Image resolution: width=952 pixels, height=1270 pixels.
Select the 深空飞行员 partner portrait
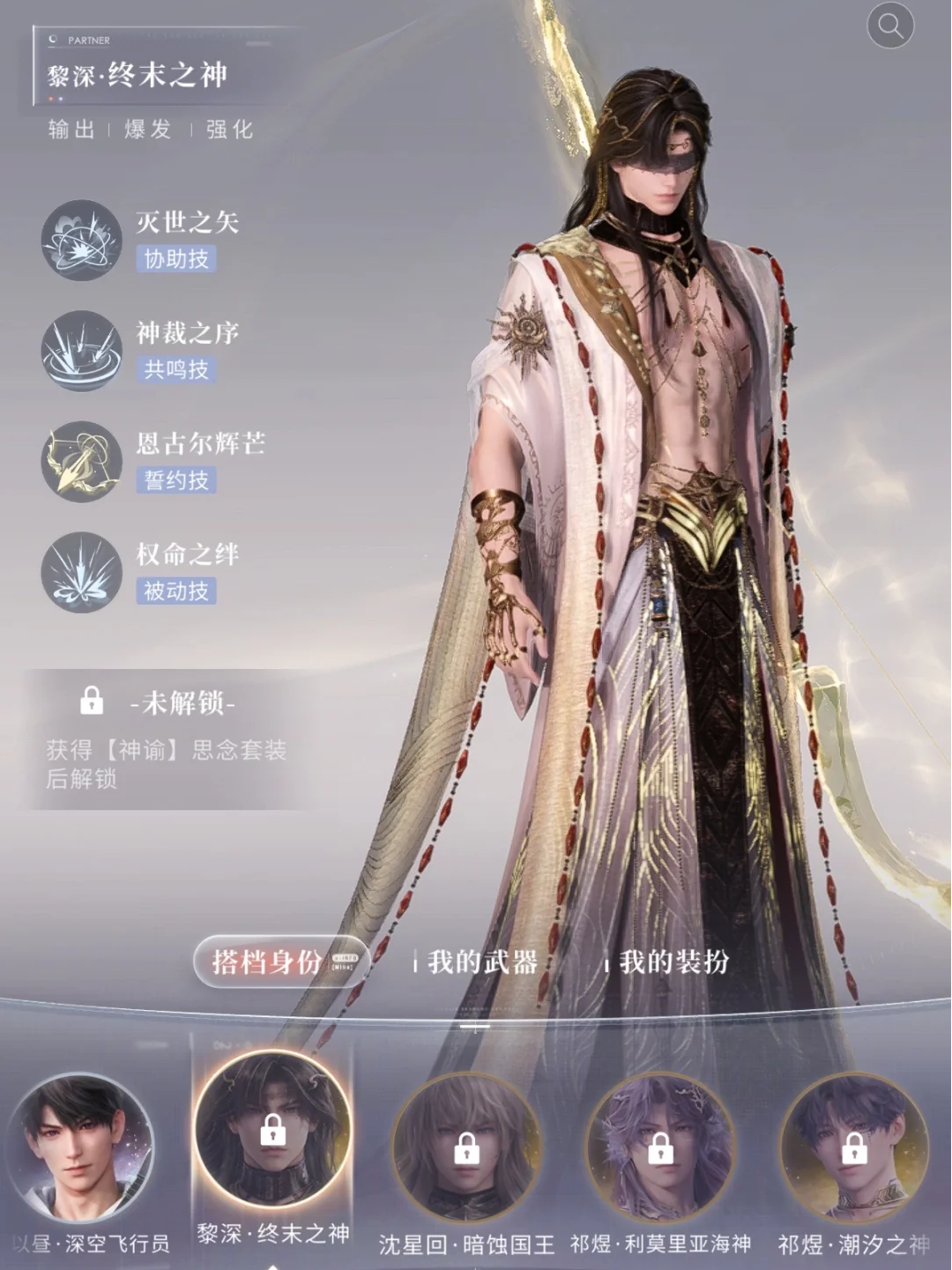(x=82, y=1147)
